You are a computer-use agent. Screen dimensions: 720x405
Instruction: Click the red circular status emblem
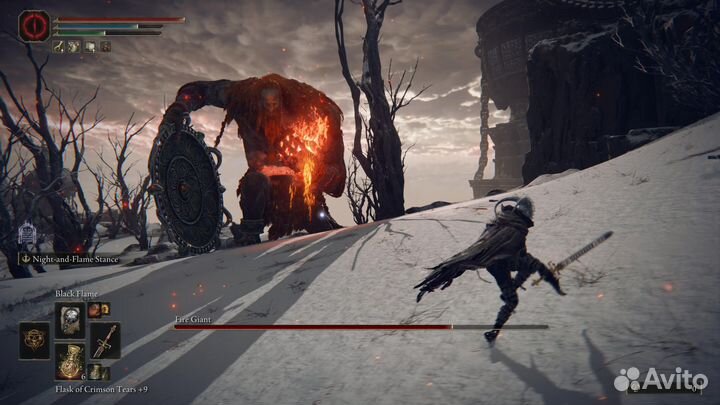click(34, 26)
